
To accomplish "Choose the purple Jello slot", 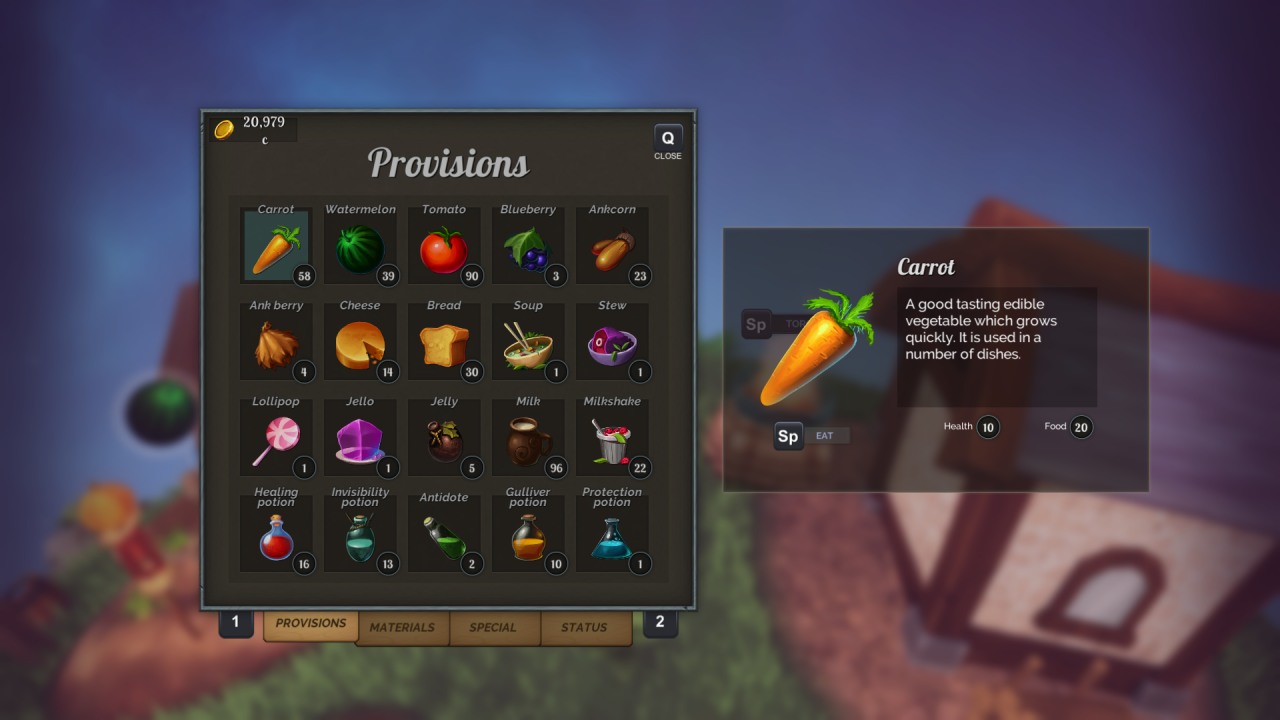I will tap(359, 440).
